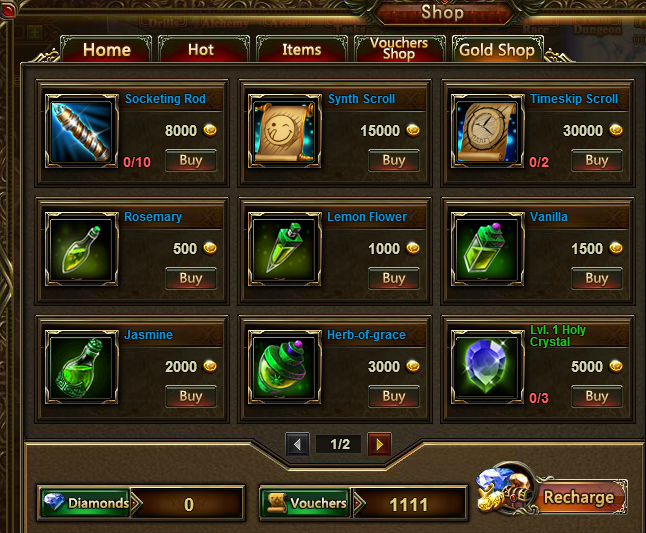Switch to the Home tab

(106, 50)
